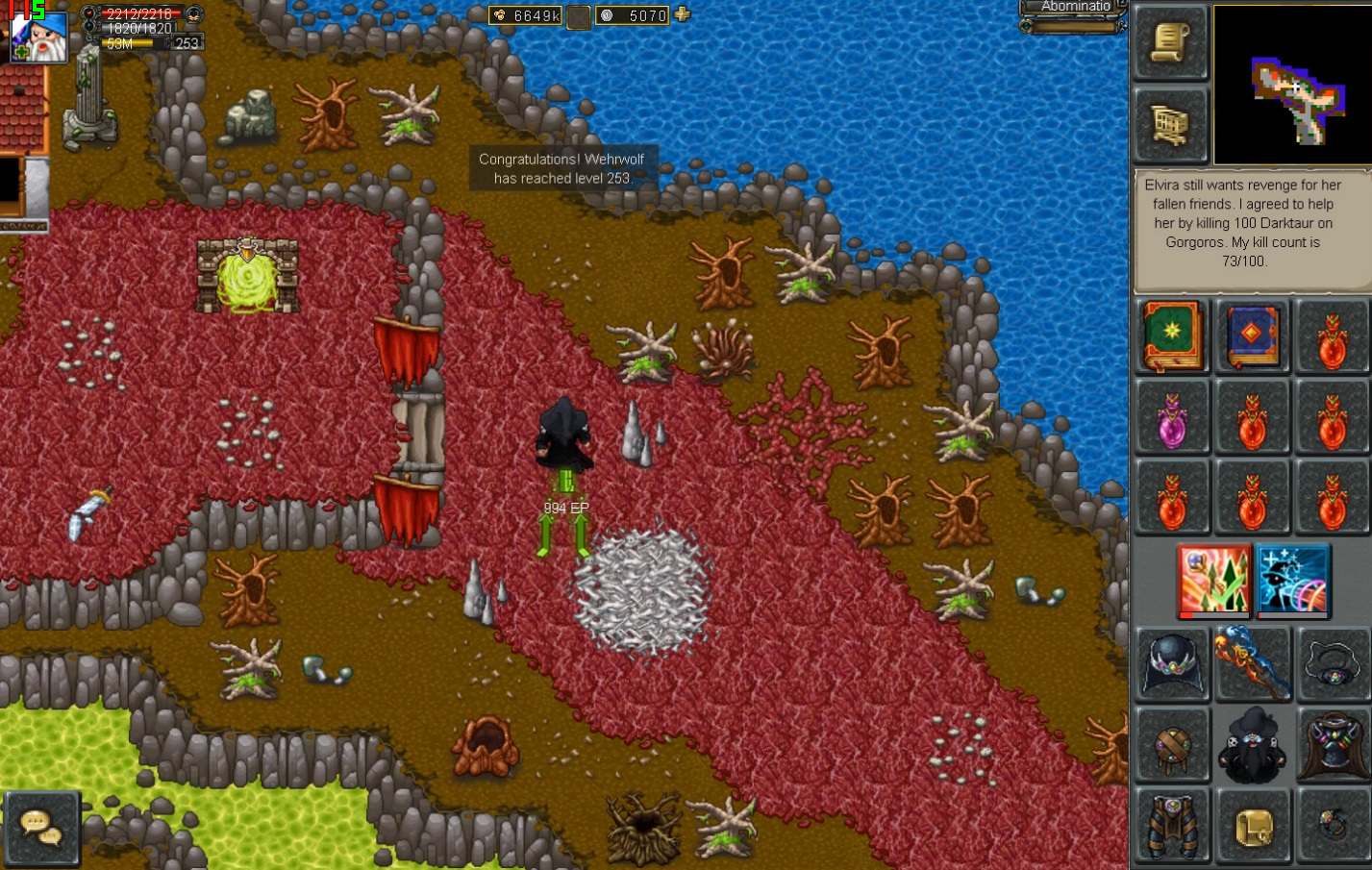Click the minimap
The image size is (1372, 870).
click(1291, 85)
